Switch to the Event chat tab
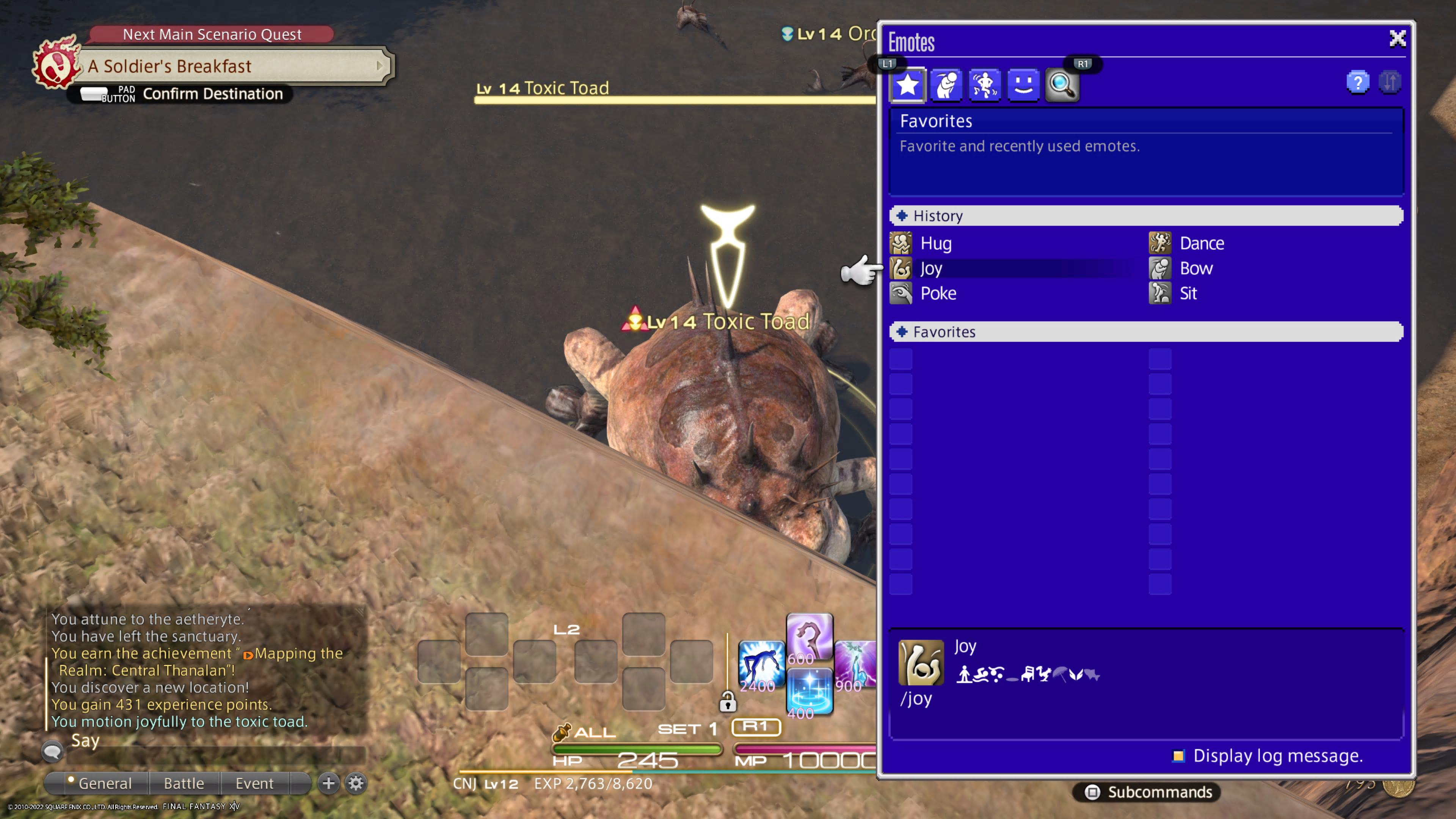The height and width of the screenshot is (819, 1456). (x=254, y=783)
